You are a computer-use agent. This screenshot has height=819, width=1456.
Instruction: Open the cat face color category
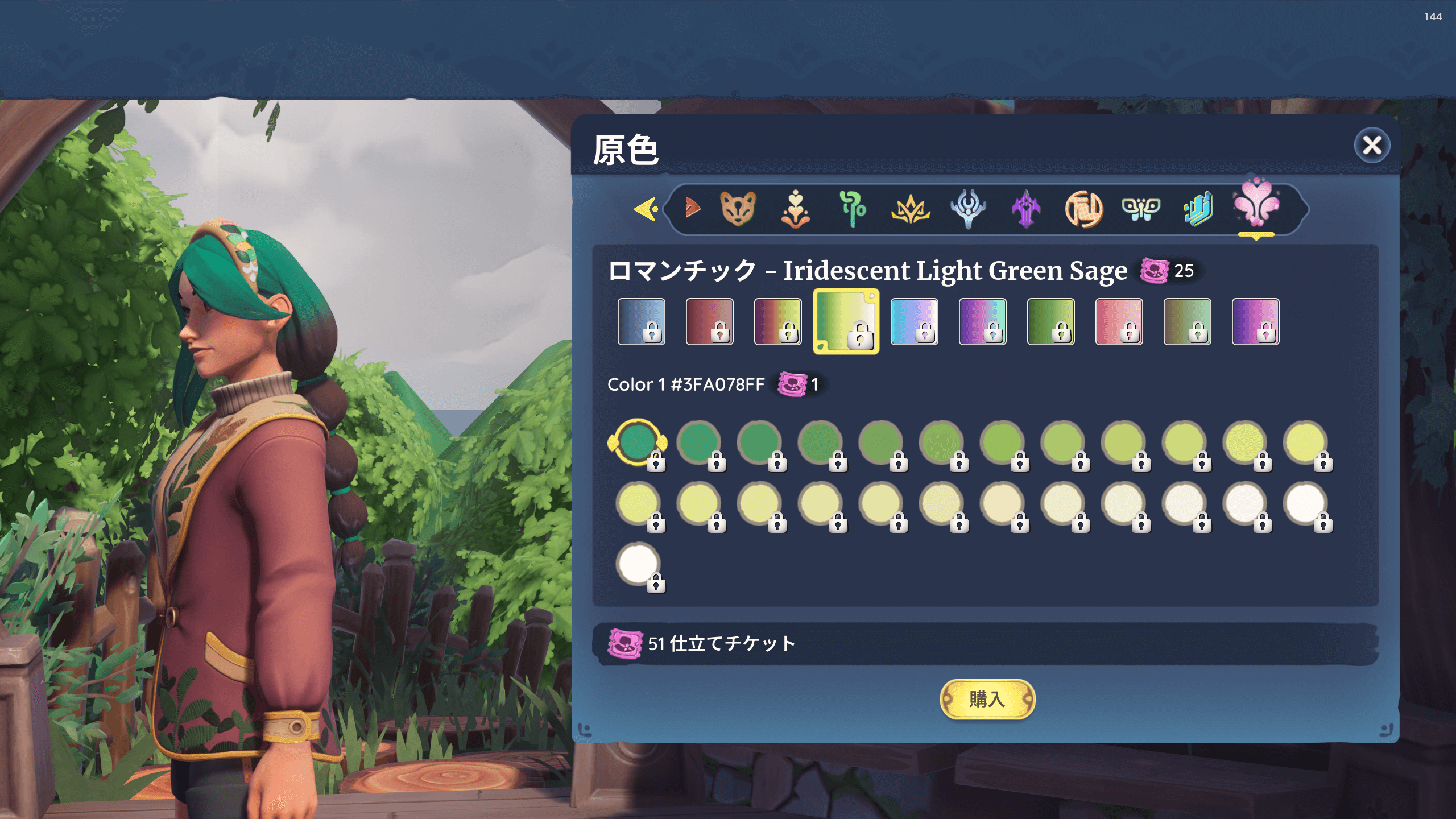click(738, 209)
